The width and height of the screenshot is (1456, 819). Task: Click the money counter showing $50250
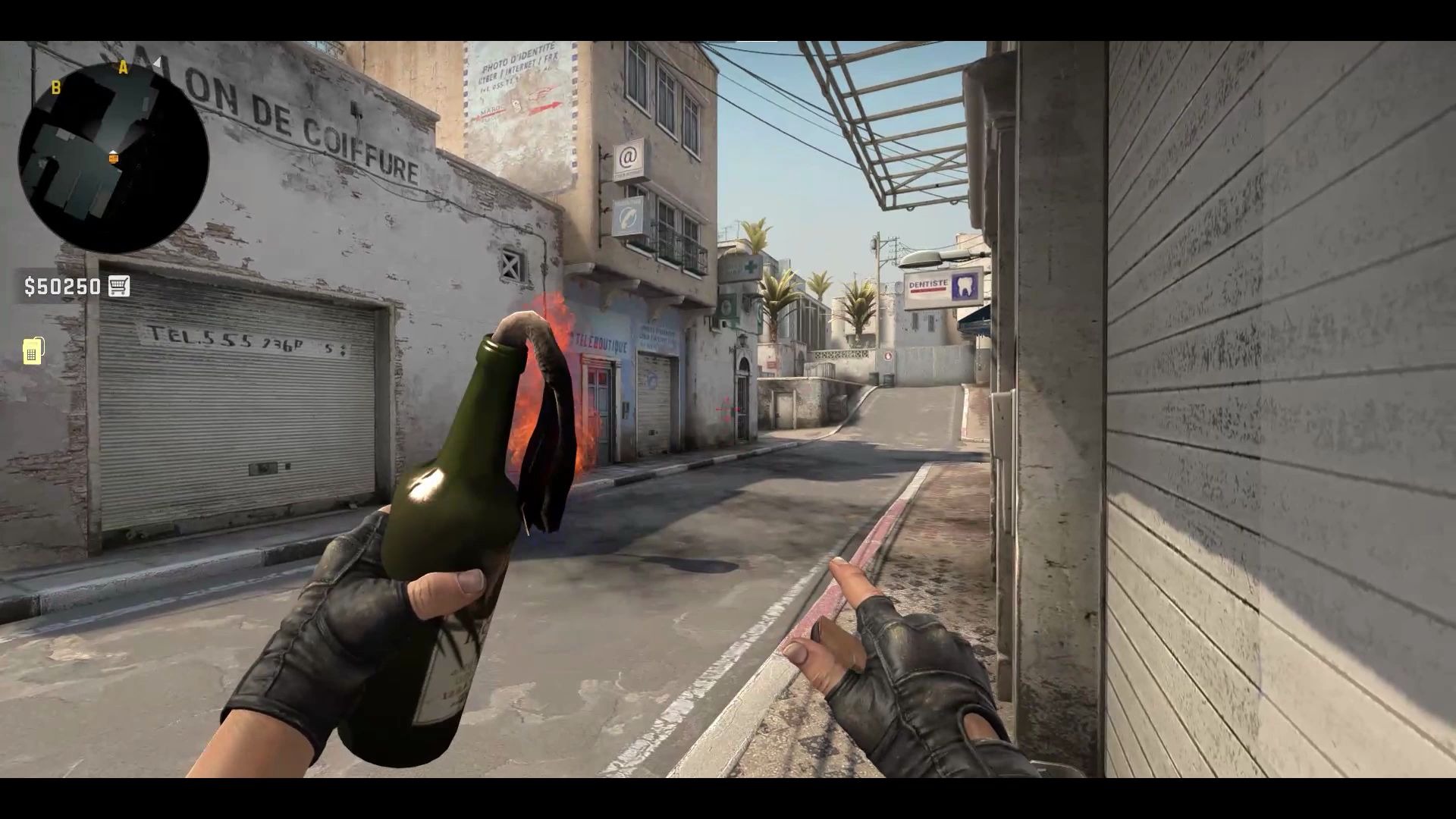64,287
